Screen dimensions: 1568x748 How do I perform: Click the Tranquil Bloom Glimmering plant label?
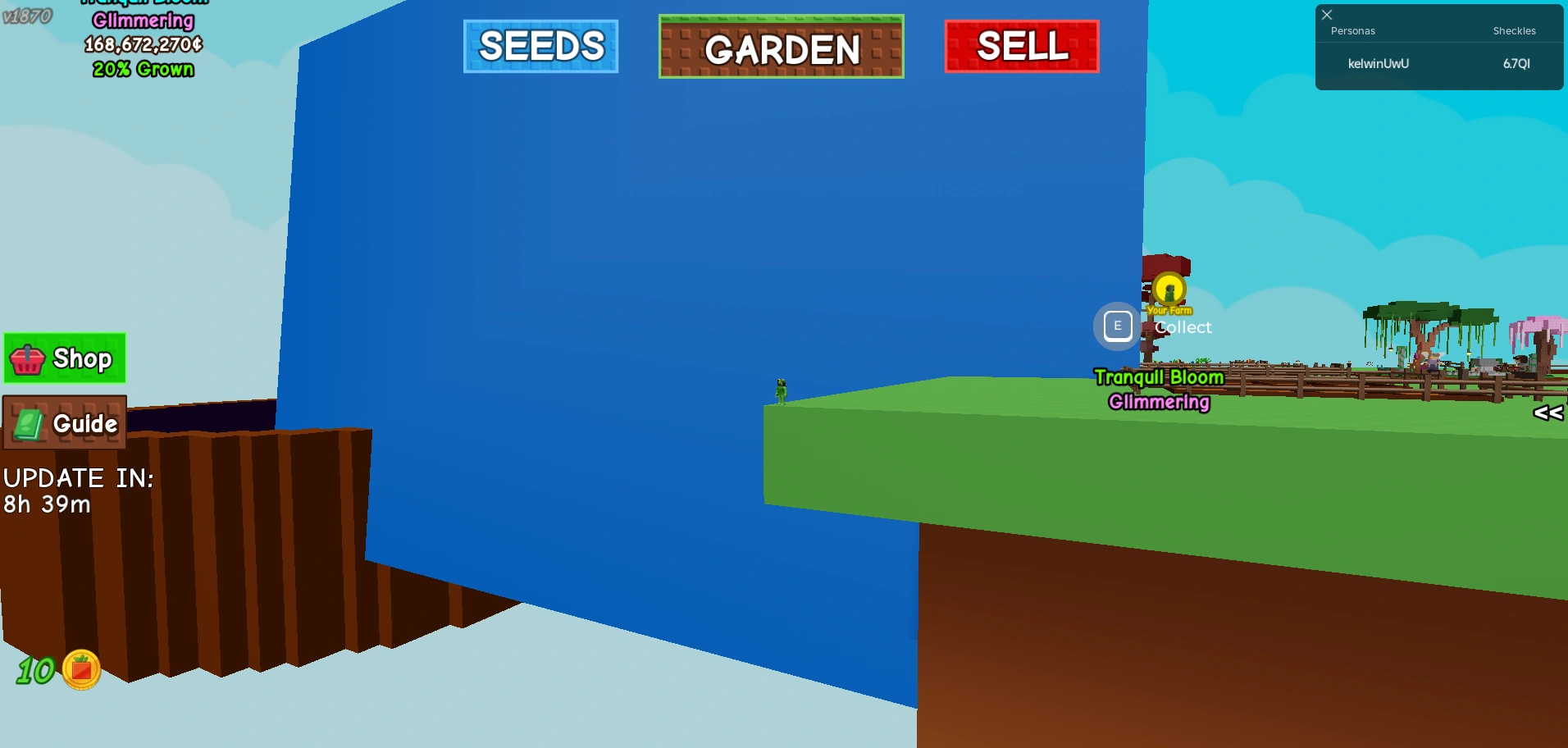tap(1158, 389)
